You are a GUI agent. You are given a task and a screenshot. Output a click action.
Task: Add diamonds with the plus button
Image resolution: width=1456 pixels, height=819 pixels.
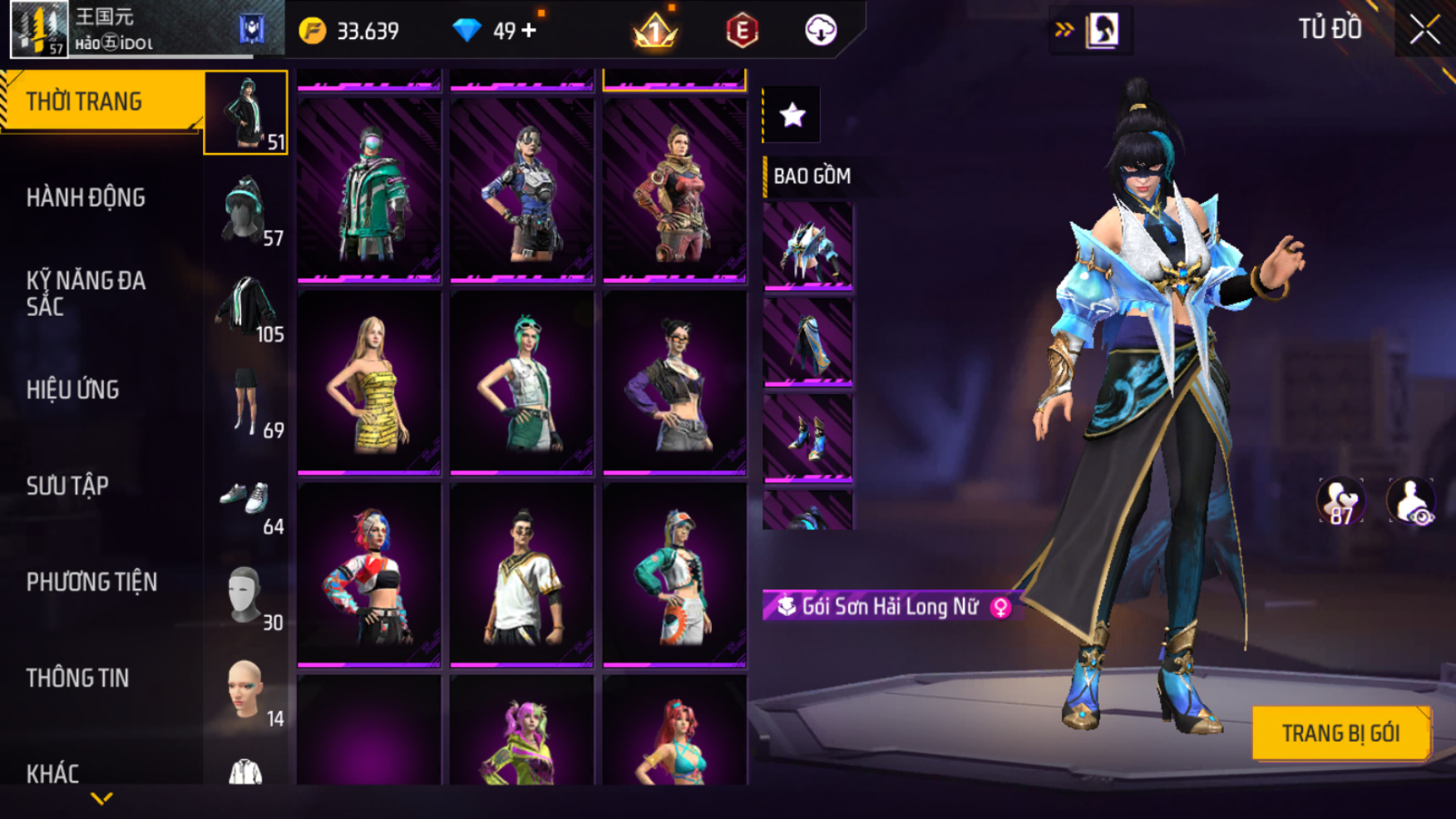click(530, 31)
